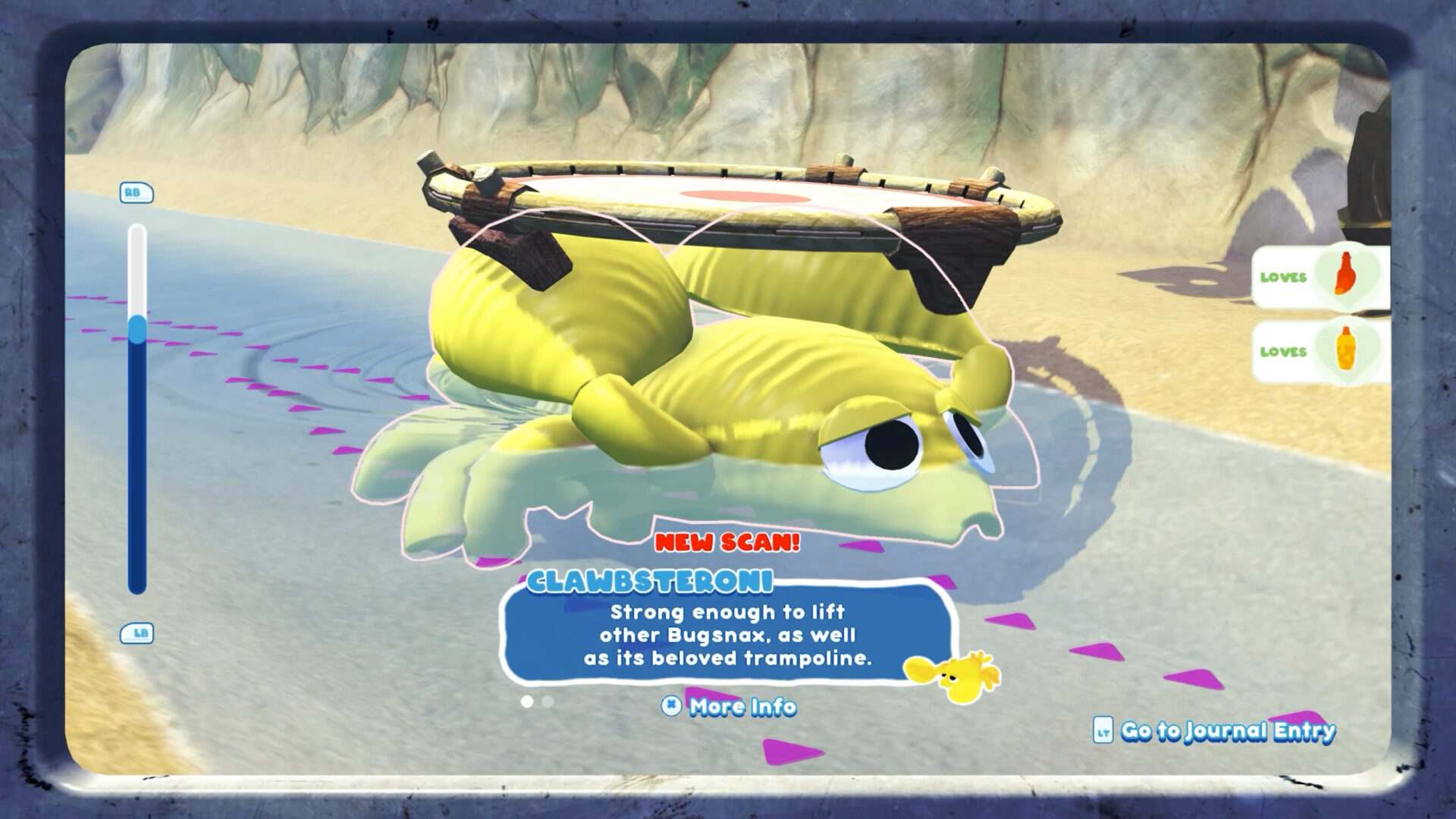Open More Info for Clawbsteroni

(x=730, y=707)
